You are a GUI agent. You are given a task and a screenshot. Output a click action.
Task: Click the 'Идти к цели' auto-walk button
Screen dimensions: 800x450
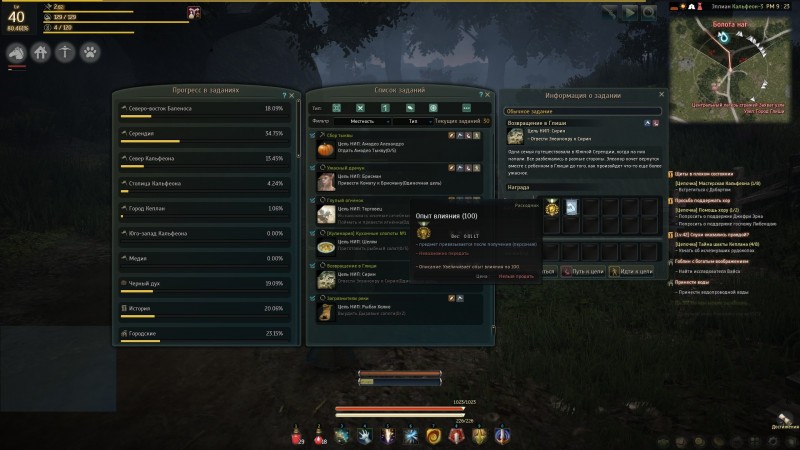[x=634, y=270]
